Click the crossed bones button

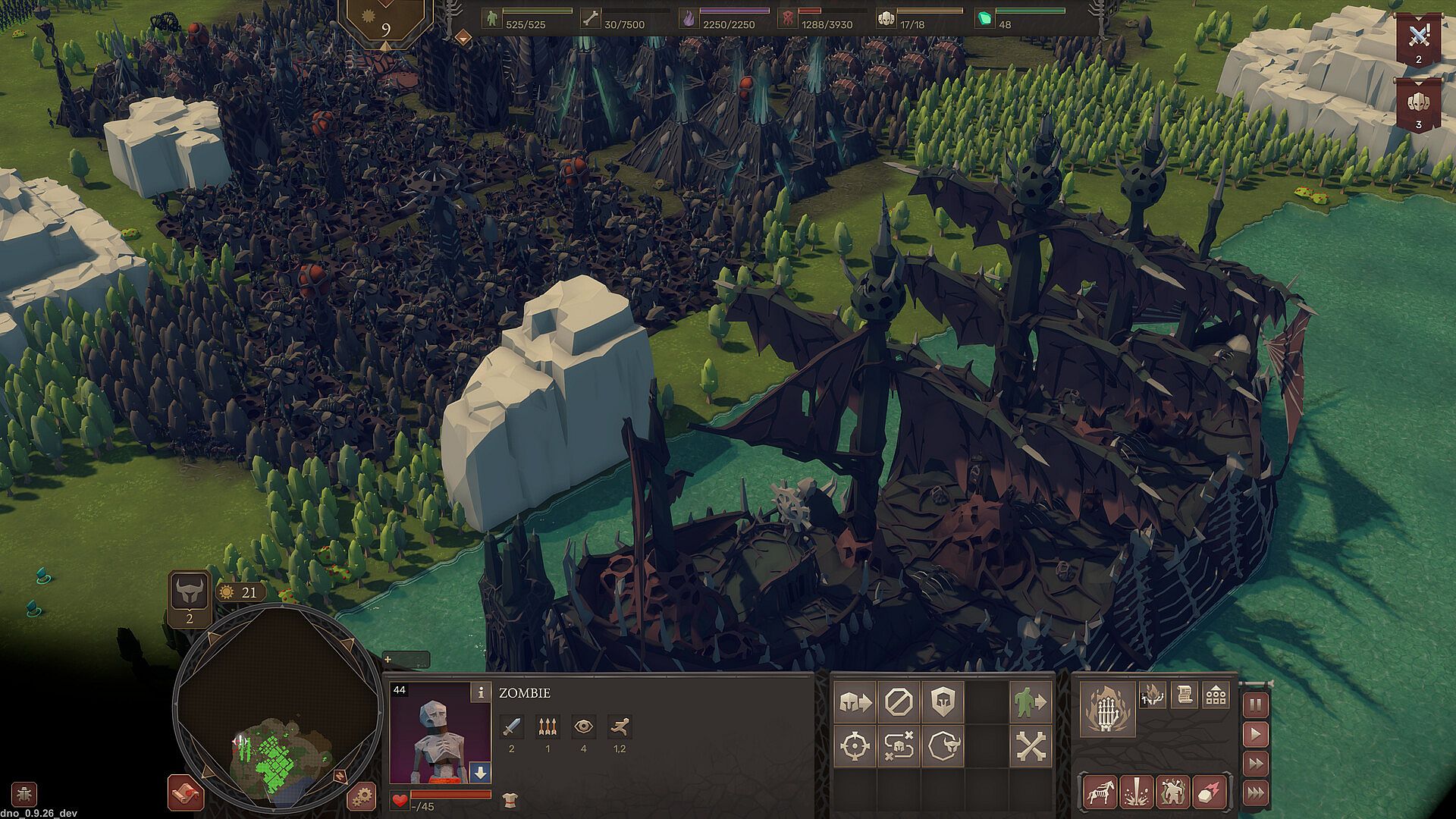click(1031, 746)
